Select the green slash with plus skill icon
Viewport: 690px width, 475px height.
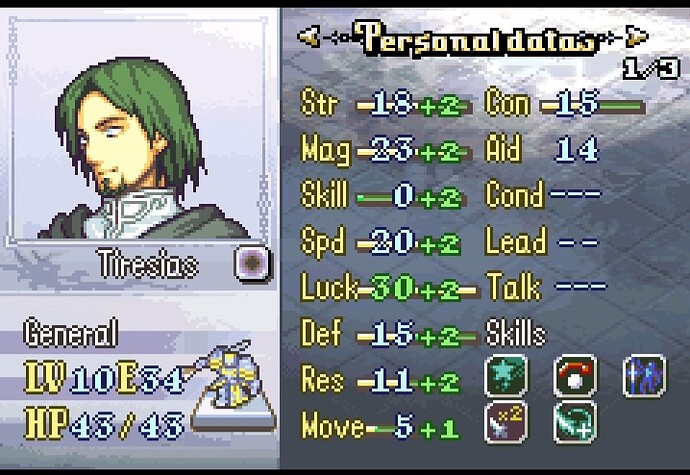573,424
